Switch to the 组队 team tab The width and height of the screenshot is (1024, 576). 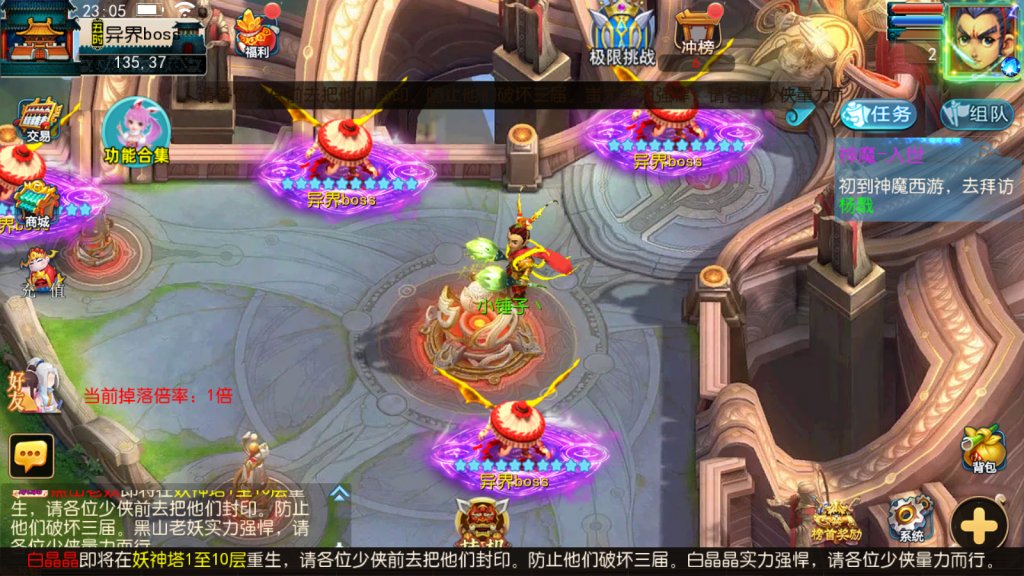(x=978, y=114)
